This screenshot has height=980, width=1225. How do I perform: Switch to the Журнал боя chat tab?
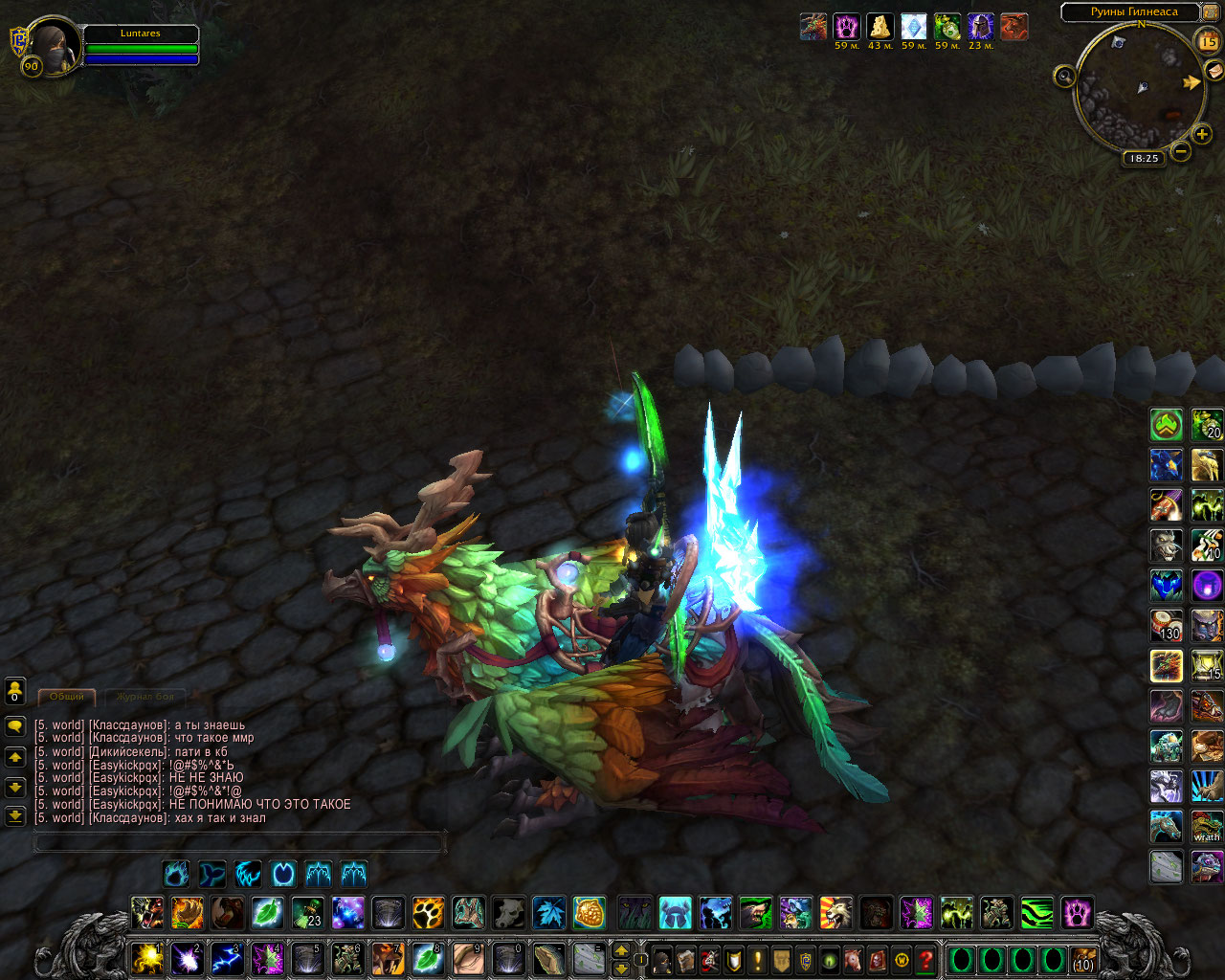145,697
